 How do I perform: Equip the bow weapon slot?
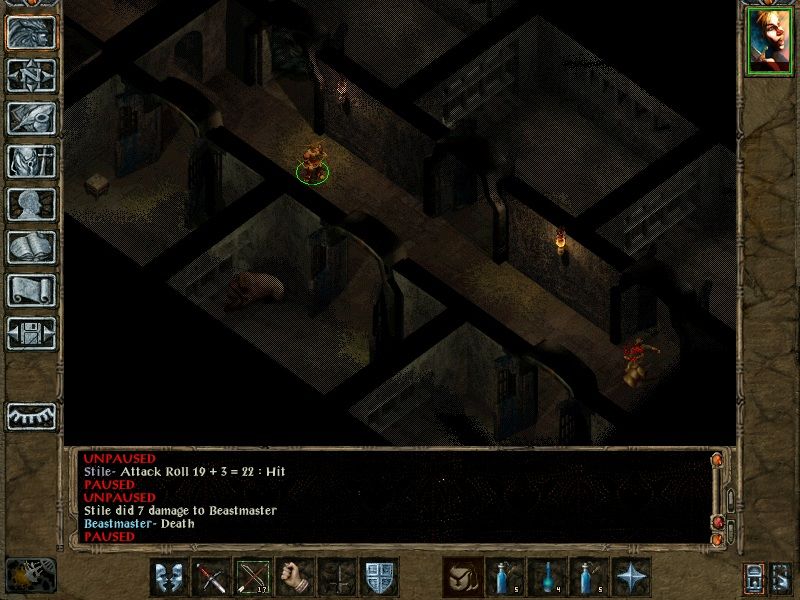(253, 577)
